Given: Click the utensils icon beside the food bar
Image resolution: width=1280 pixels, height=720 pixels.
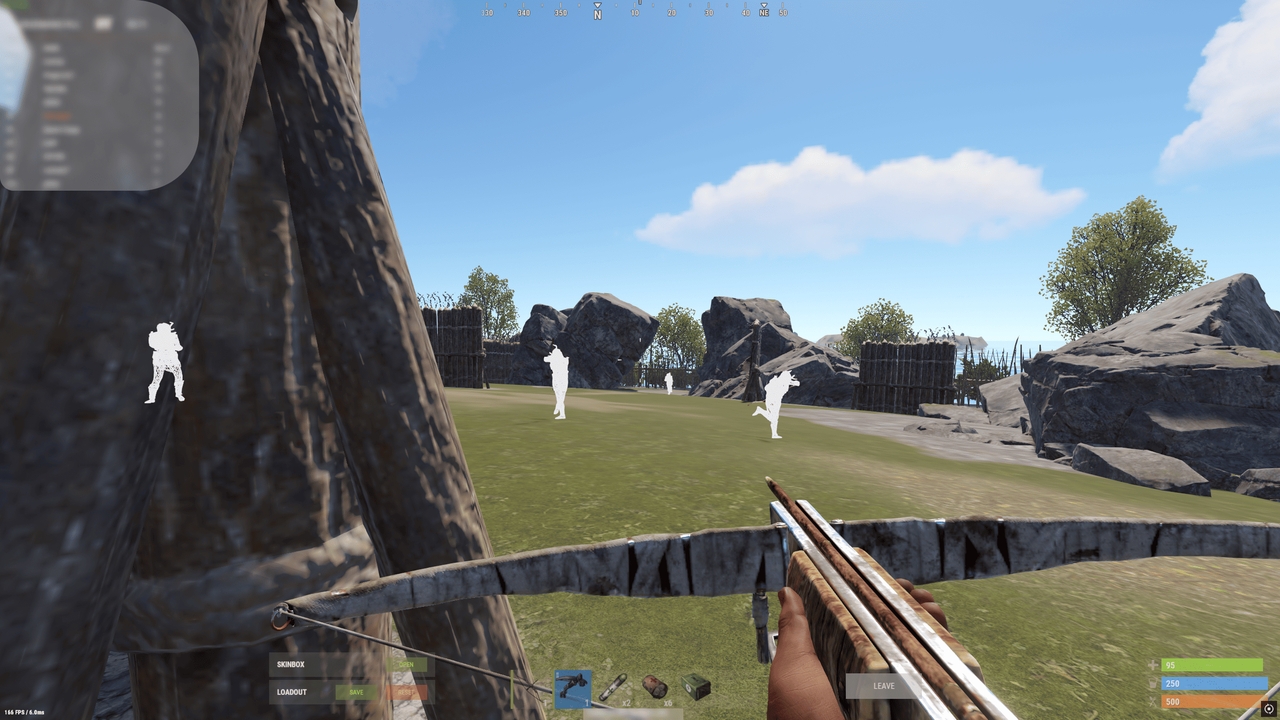Looking at the screenshot, I should pos(1152,700).
